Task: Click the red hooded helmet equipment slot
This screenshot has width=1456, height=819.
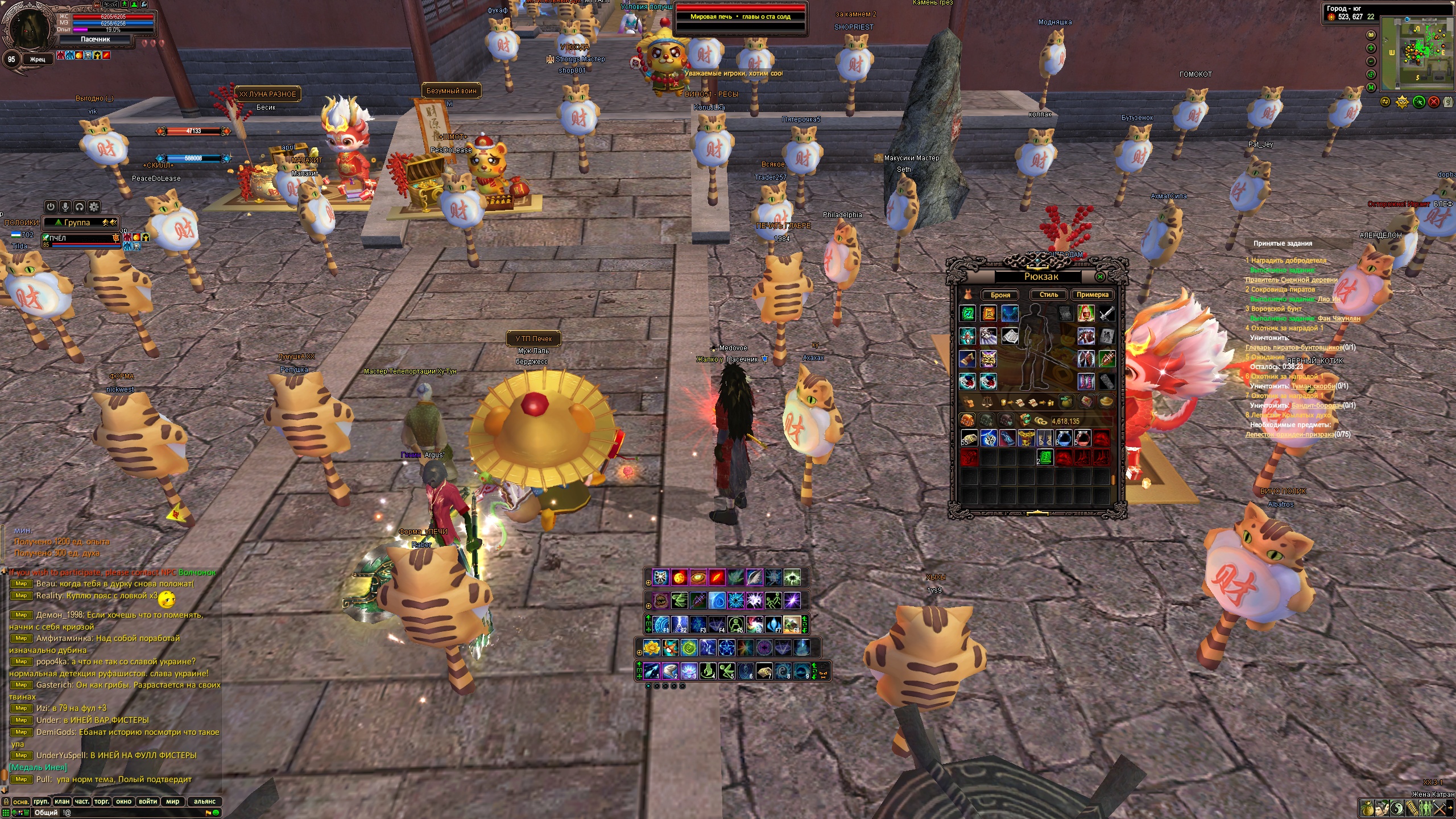Action: tap(1086, 313)
